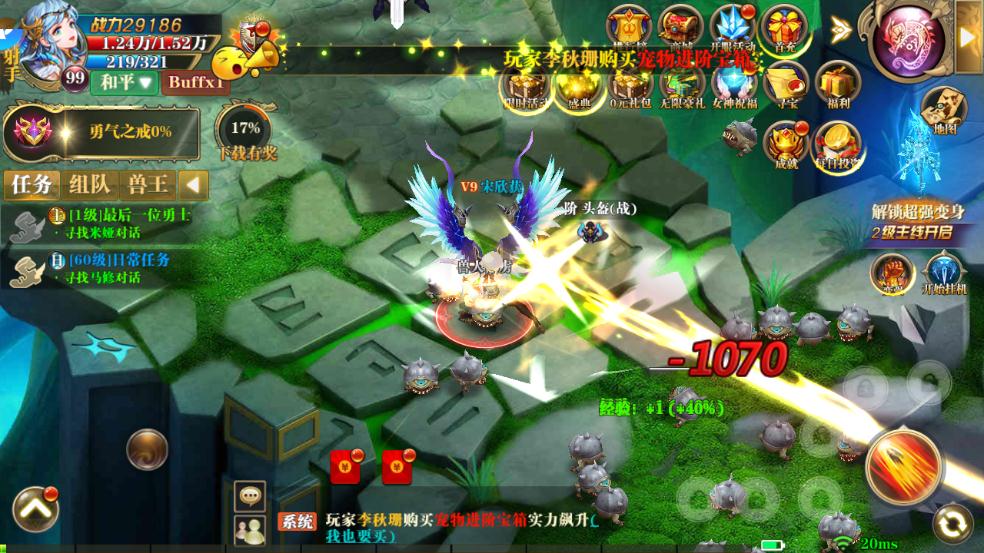Open the 首充 first recharge gift icon

click(784, 29)
